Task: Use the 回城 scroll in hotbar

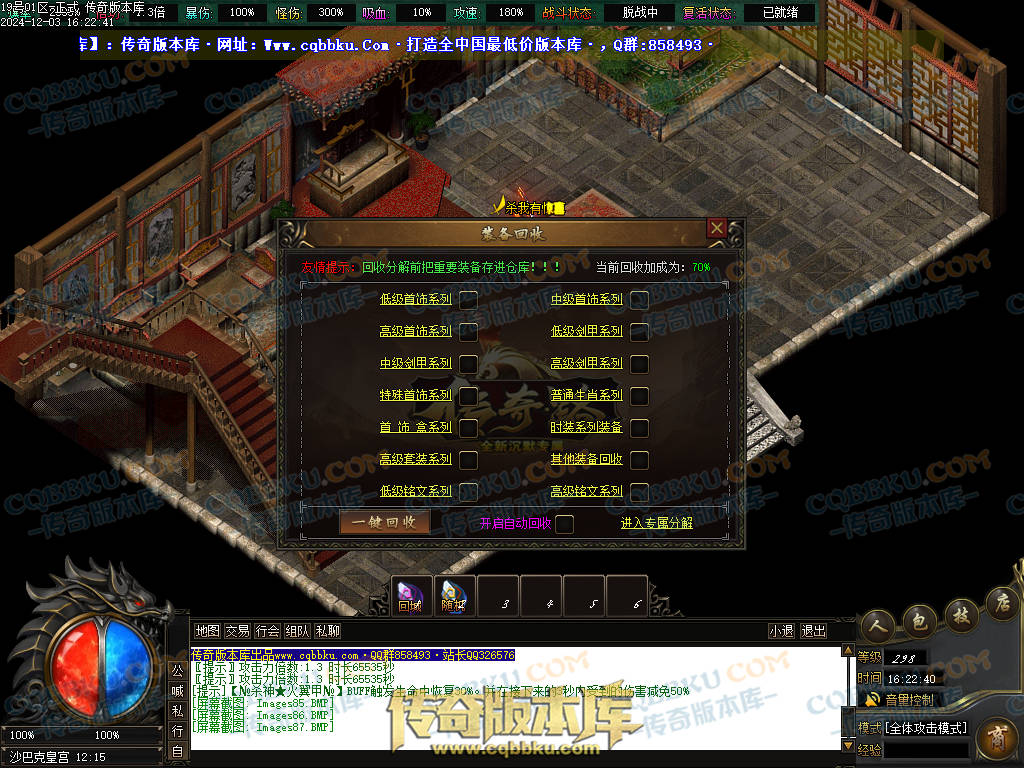Action: pos(410,596)
